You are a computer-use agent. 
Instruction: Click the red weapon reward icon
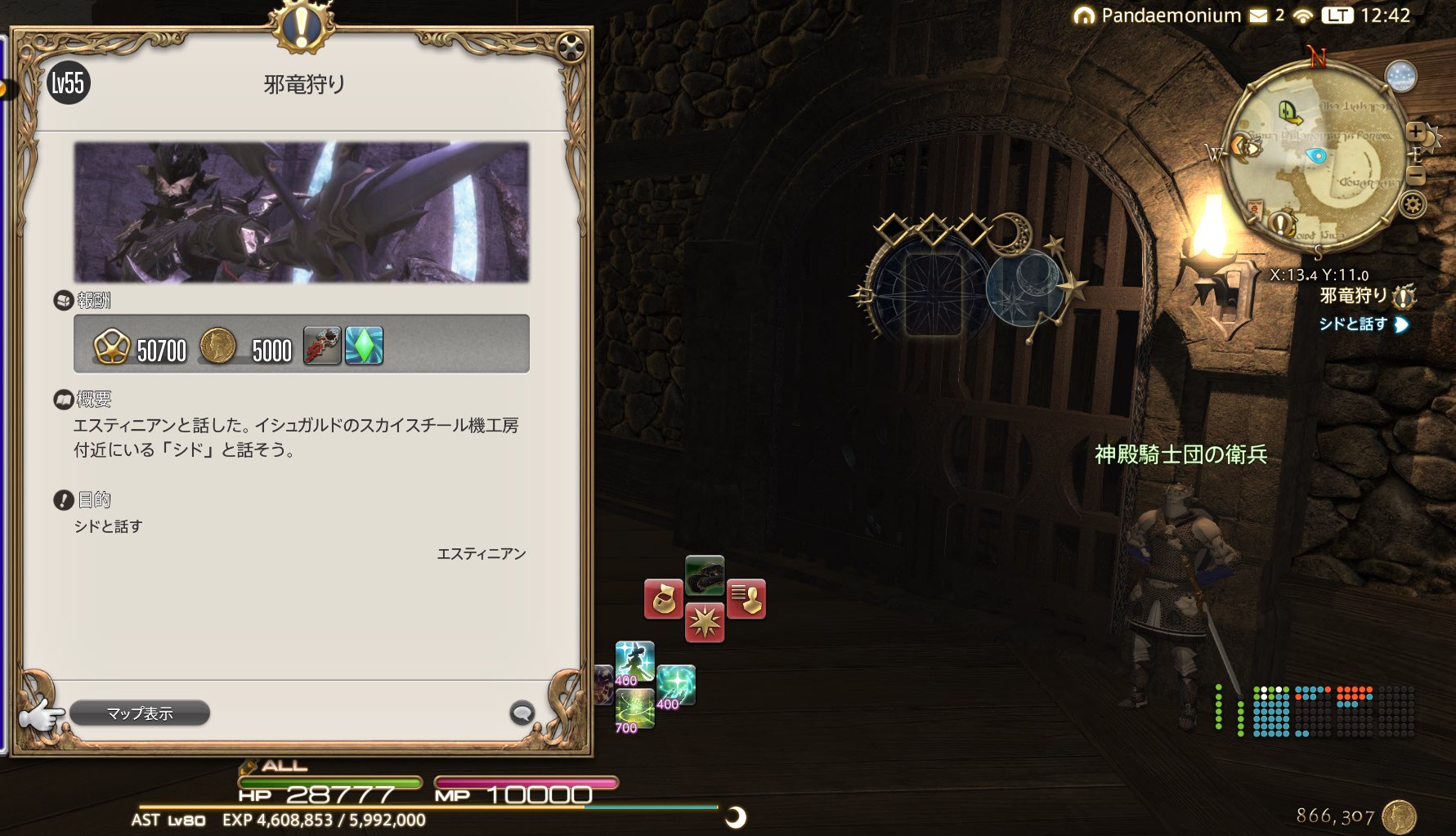point(324,346)
